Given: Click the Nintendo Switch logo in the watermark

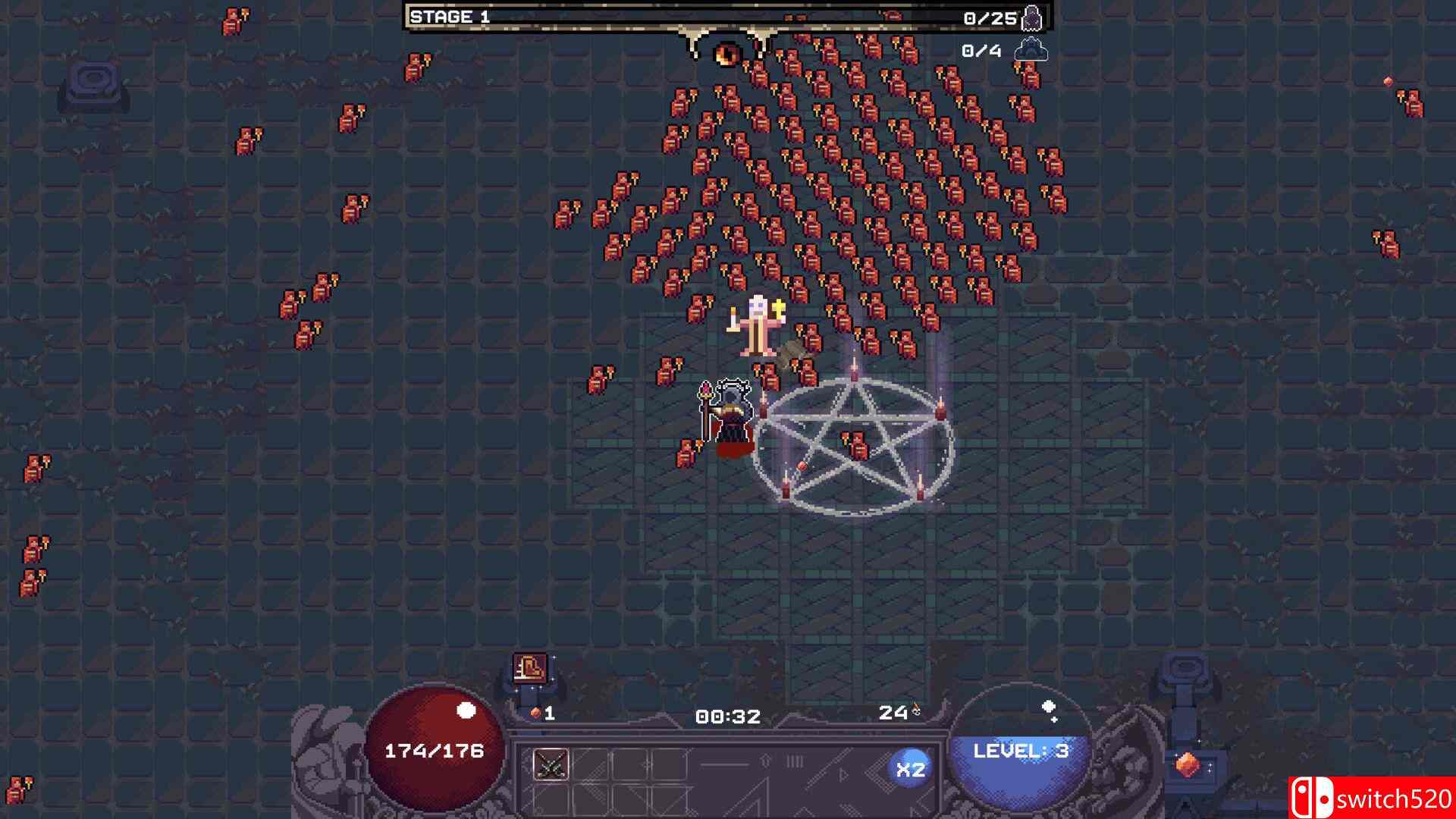Looking at the screenshot, I should [x=1312, y=797].
